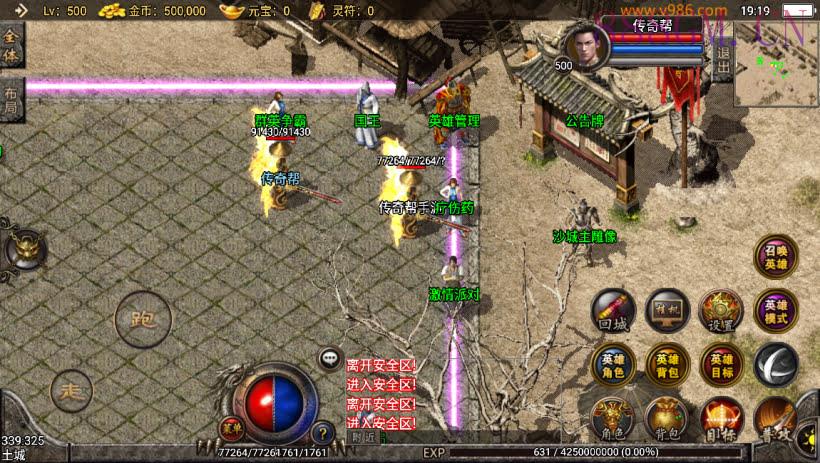Open the 背包 backpack inventory
Image resolution: width=820 pixels, height=463 pixels.
[666, 419]
